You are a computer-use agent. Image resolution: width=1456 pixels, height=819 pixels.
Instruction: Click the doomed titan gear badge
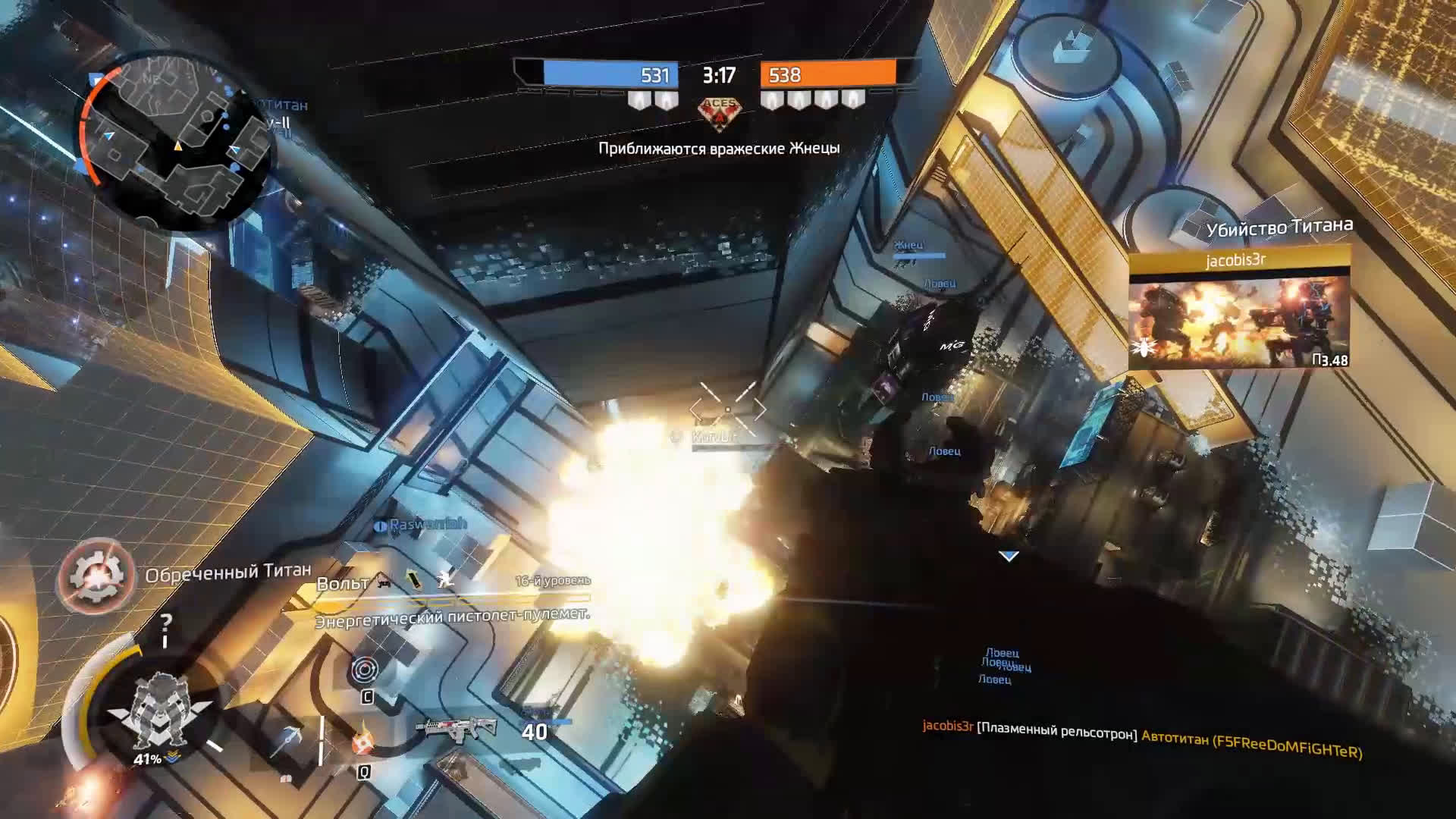coord(96,576)
